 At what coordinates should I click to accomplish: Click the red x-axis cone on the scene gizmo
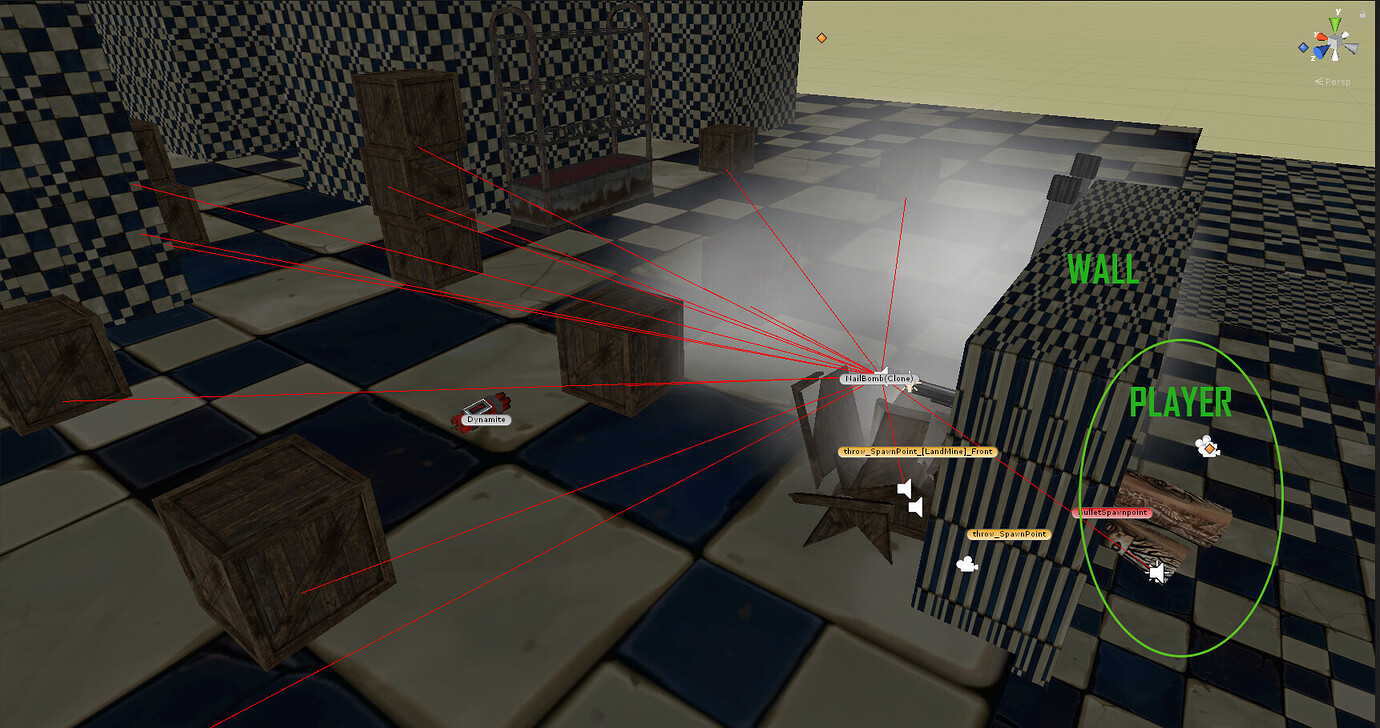click(x=1322, y=37)
